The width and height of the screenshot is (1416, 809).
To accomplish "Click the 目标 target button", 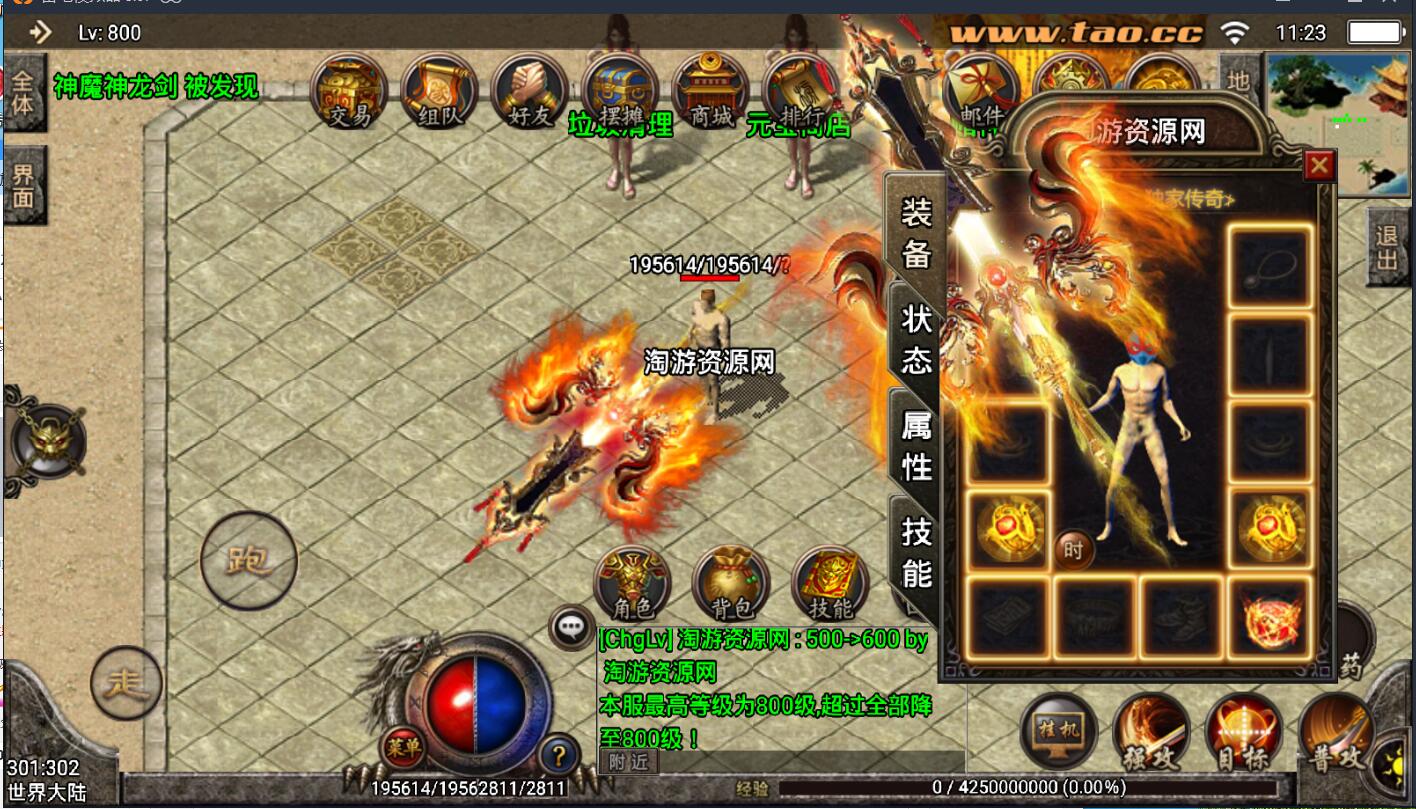I will point(1244,735).
